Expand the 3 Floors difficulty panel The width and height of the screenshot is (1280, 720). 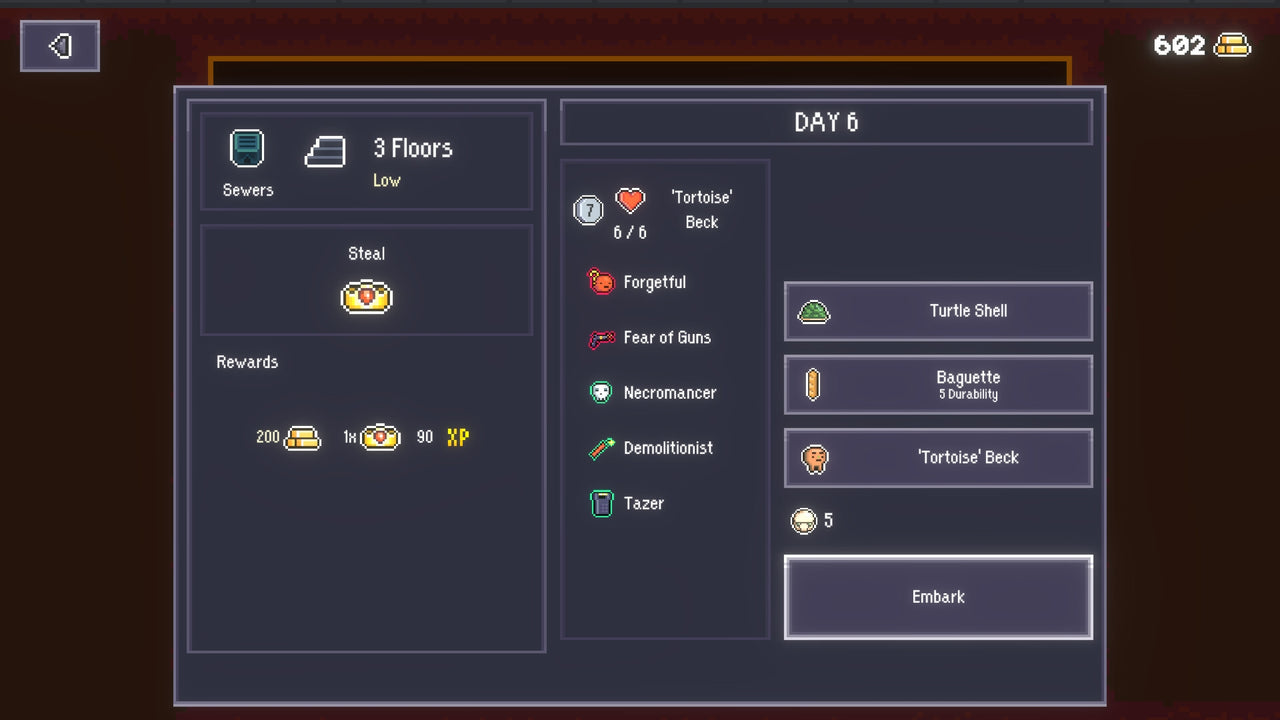(x=412, y=148)
